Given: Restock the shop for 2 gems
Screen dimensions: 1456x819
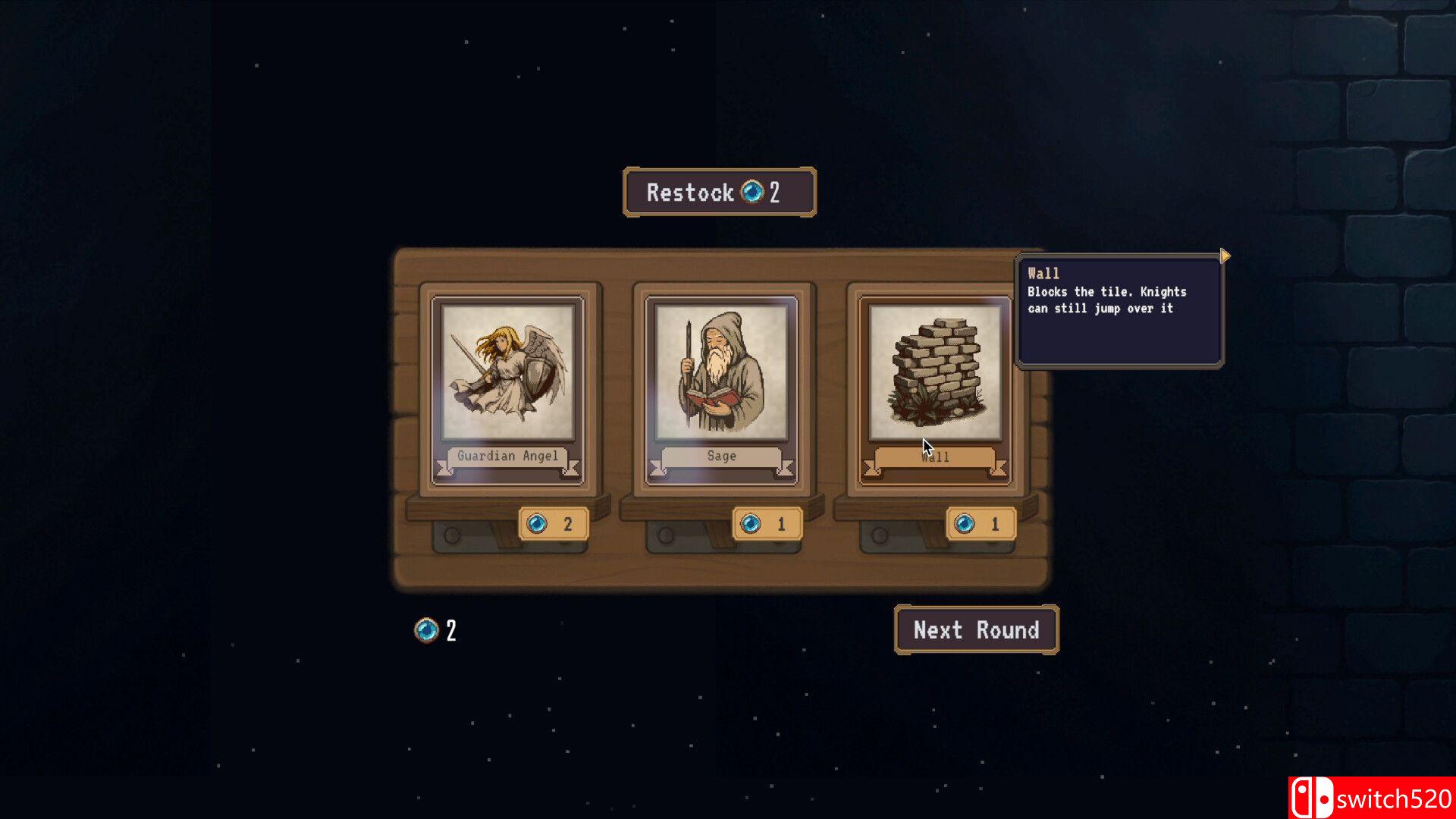Looking at the screenshot, I should (x=719, y=192).
